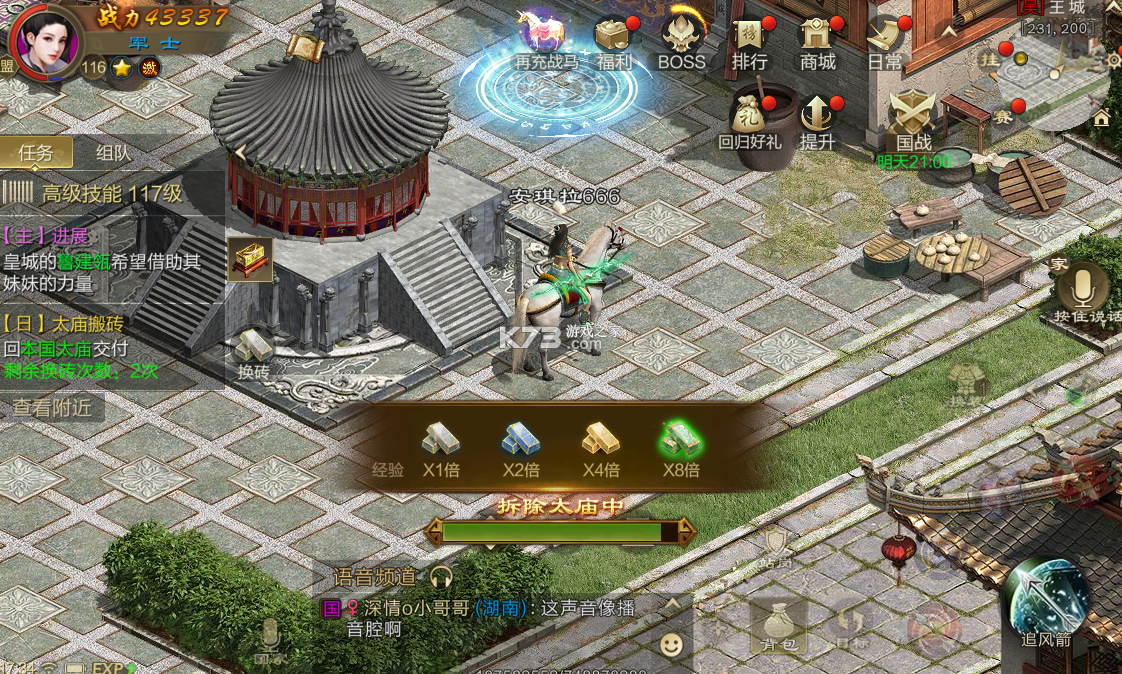Click the chat smiley emoji button
This screenshot has width=1122, height=674.
pyautogui.click(x=672, y=645)
